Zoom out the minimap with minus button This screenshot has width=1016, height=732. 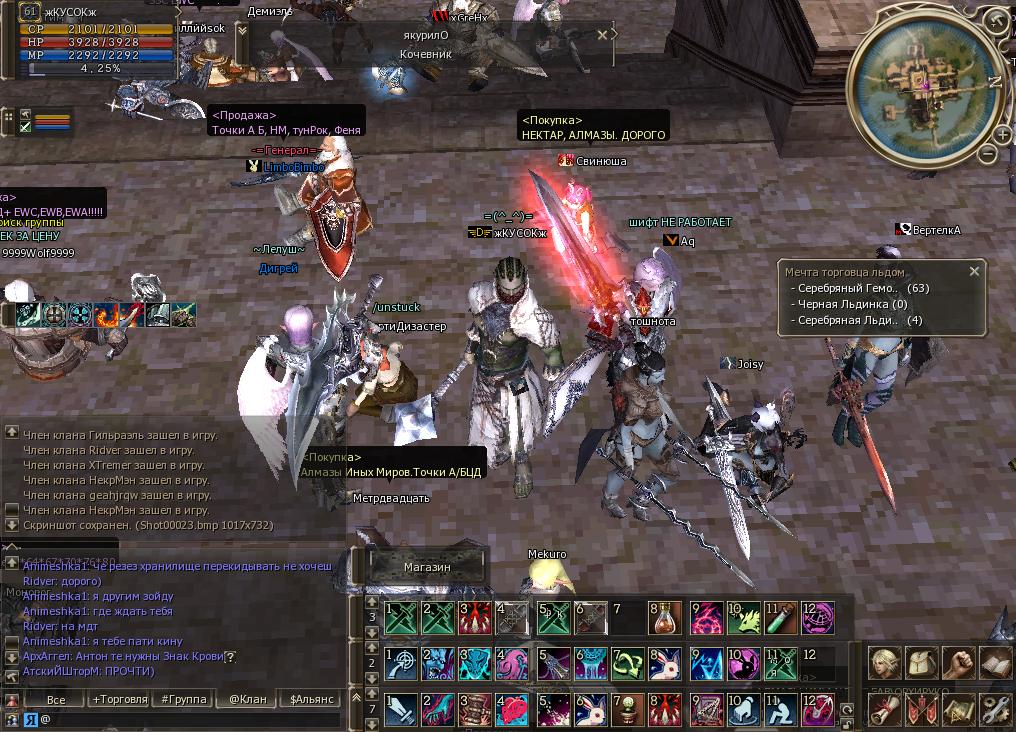tap(988, 155)
